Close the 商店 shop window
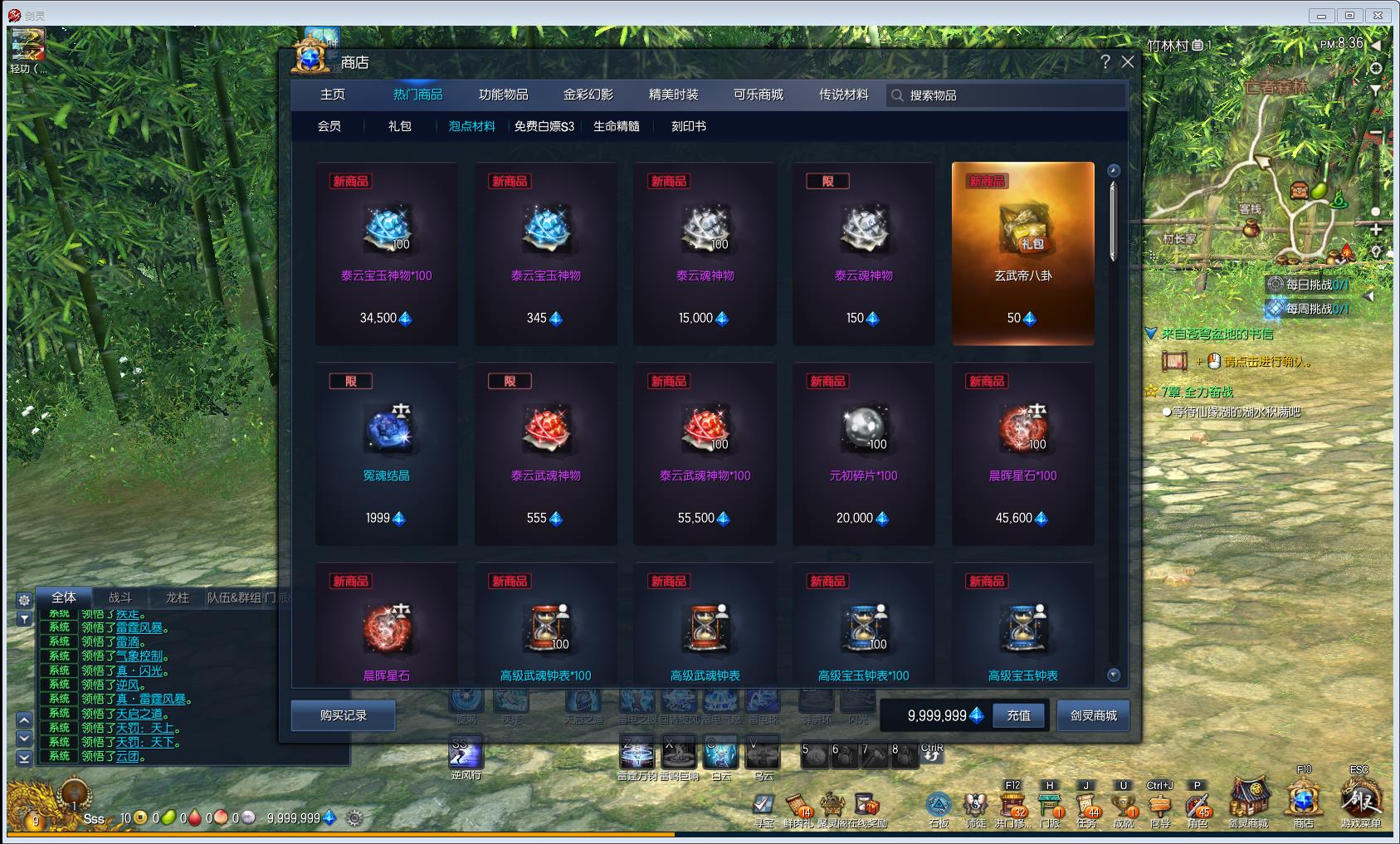This screenshot has height=844, width=1400. pyautogui.click(x=1127, y=62)
